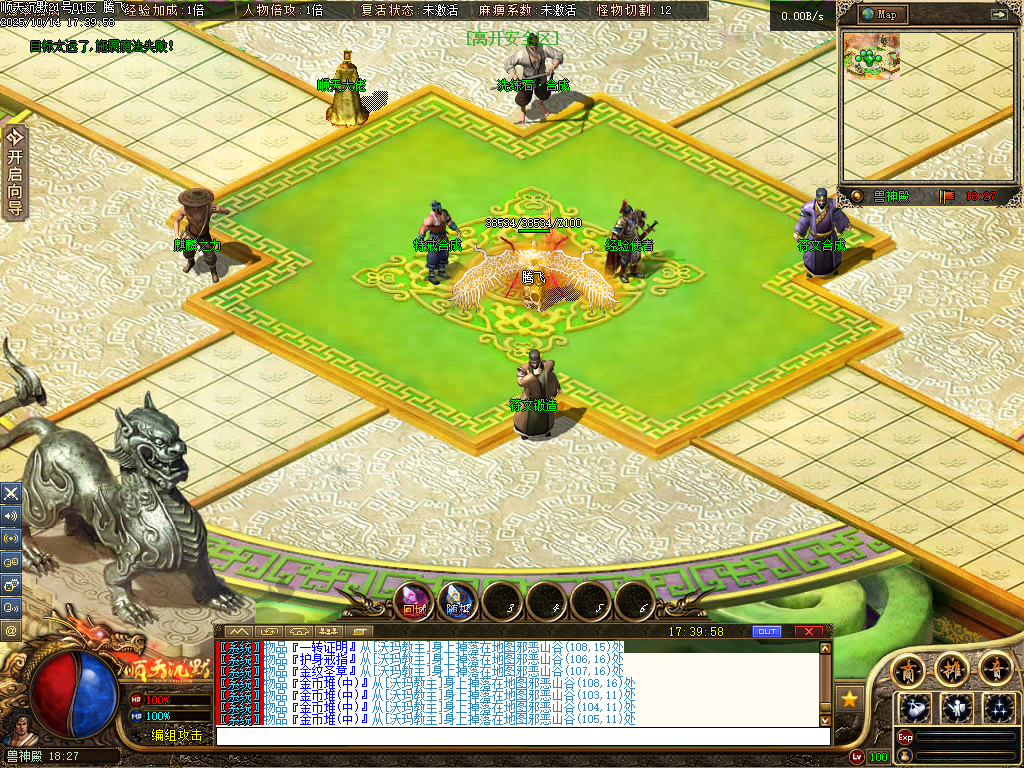Image resolution: width=1024 pixels, height=768 pixels.
Task: Toggle the 编组攻击 group attack mode
Action: 176,735
